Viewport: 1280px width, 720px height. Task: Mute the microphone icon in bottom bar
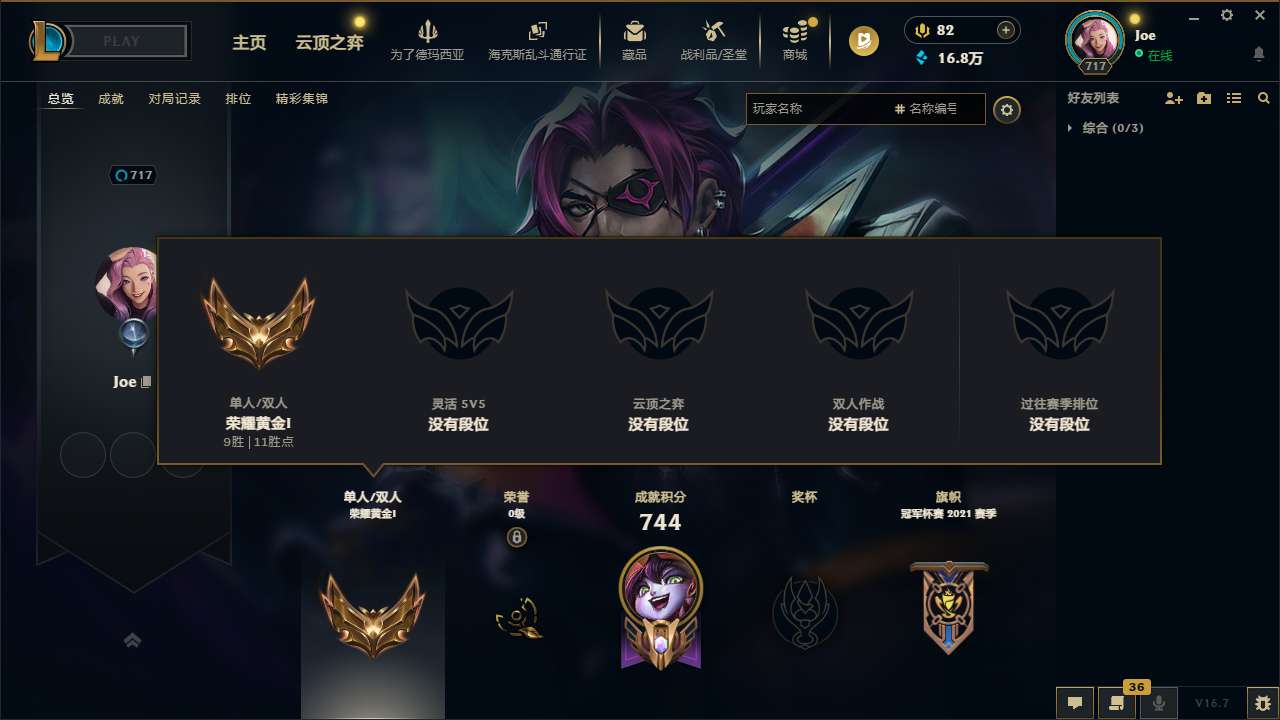(x=1159, y=703)
